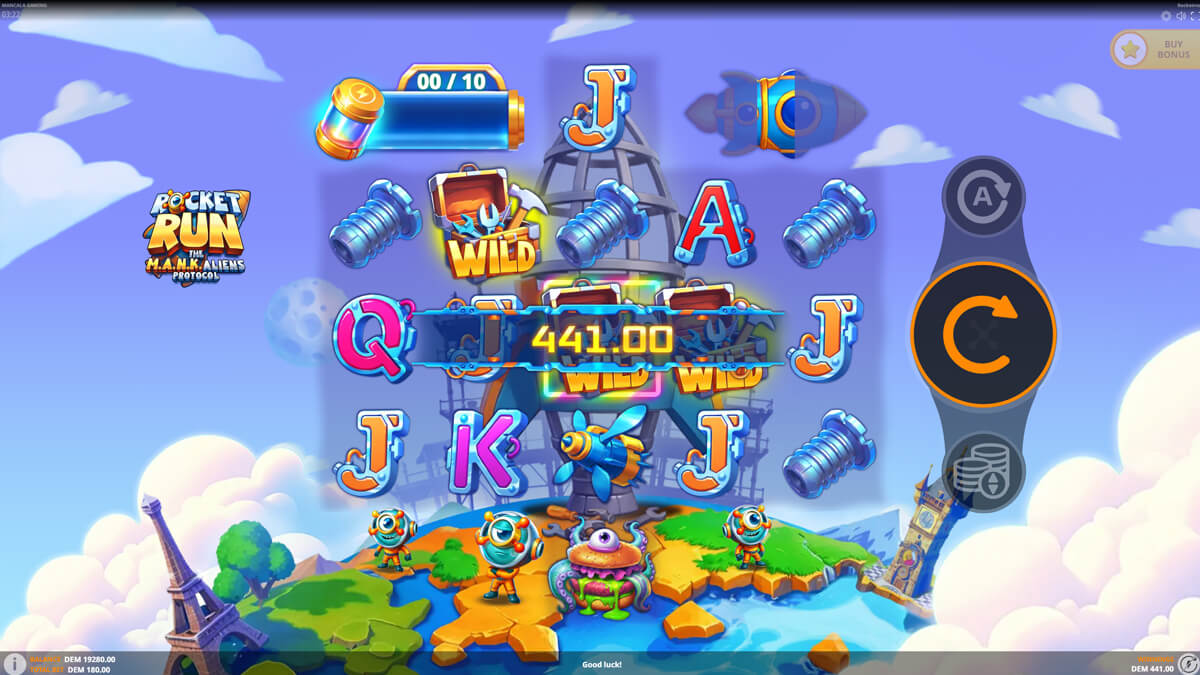
Task: Spin the reels with the orange arrow button
Action: pos(983,334)
